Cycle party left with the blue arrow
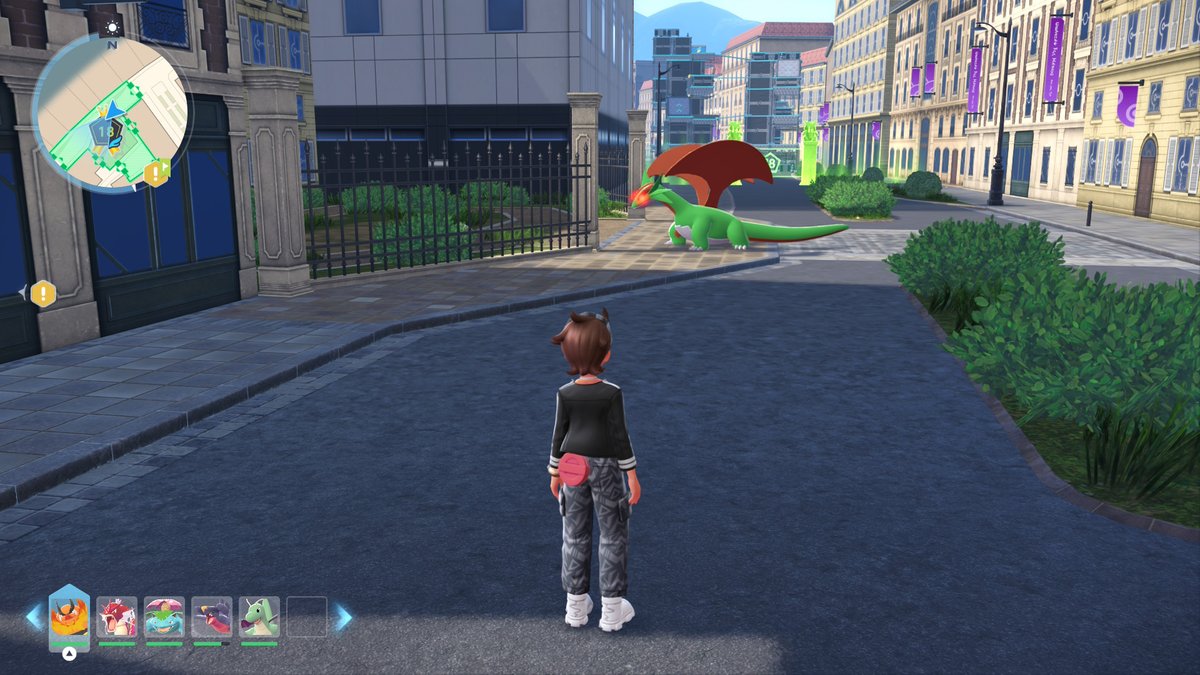The height and width of the screenshot is (675, 1200). 34,616
